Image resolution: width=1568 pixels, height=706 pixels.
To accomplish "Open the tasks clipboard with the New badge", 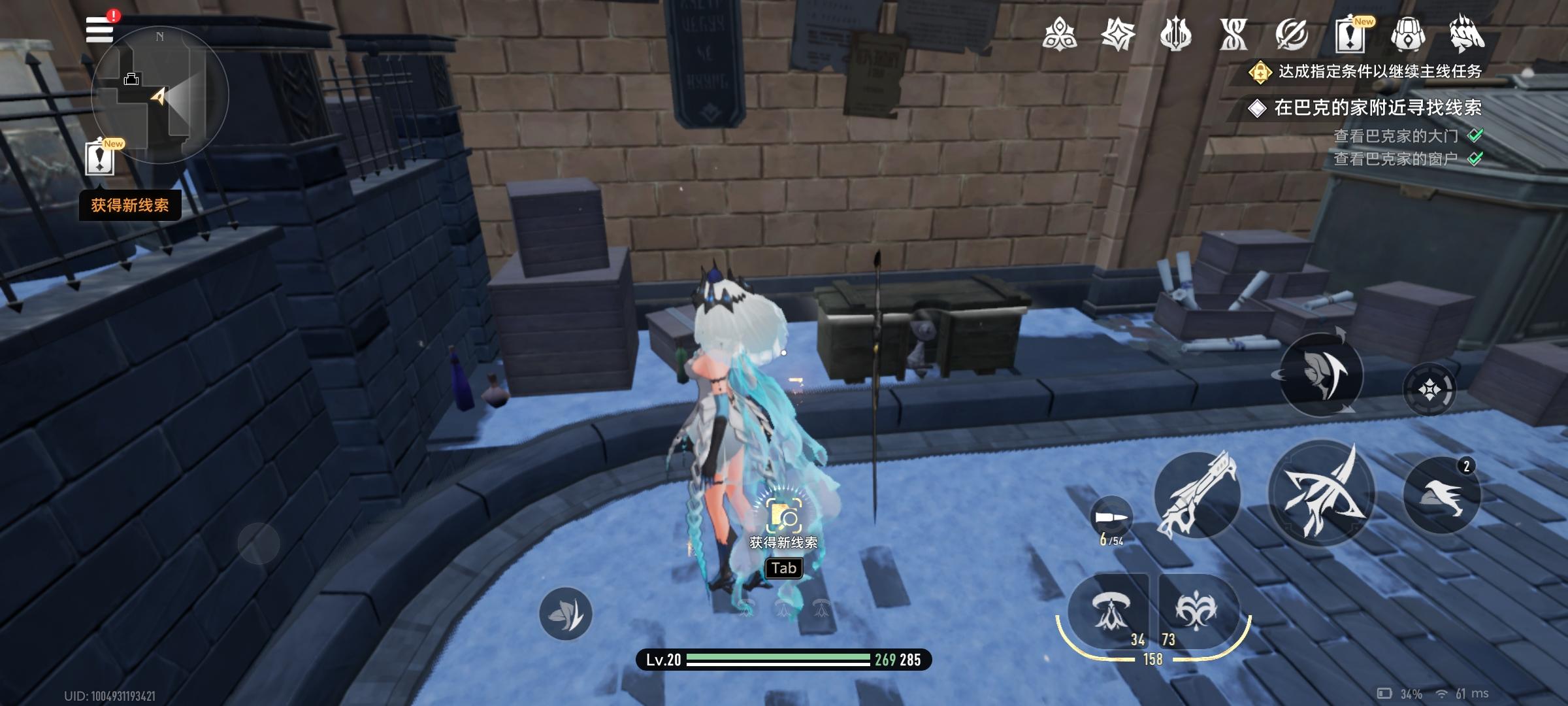I will click(x=1350, y=36).
